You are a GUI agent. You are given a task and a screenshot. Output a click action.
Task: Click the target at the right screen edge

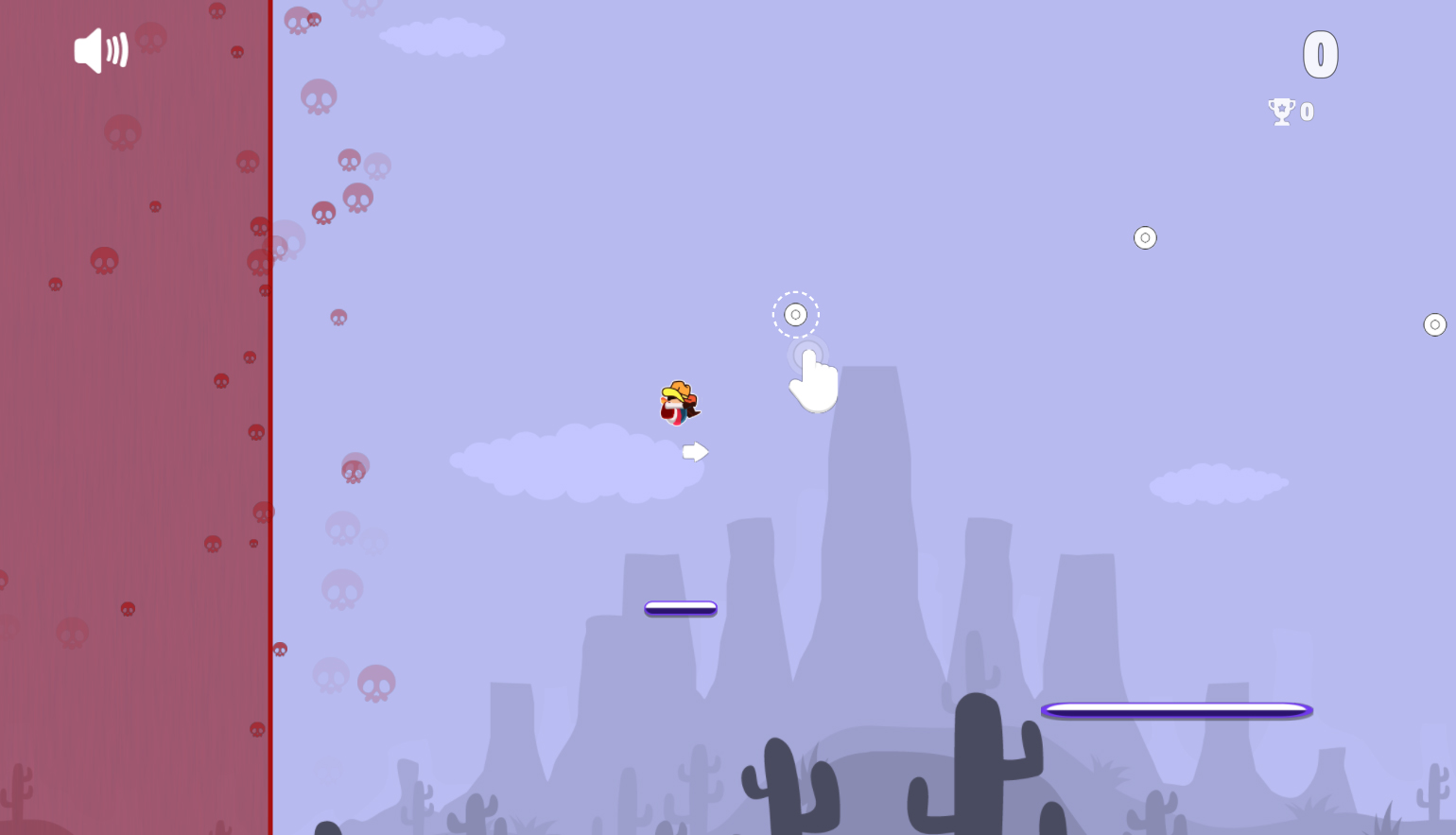(1434, 324)
